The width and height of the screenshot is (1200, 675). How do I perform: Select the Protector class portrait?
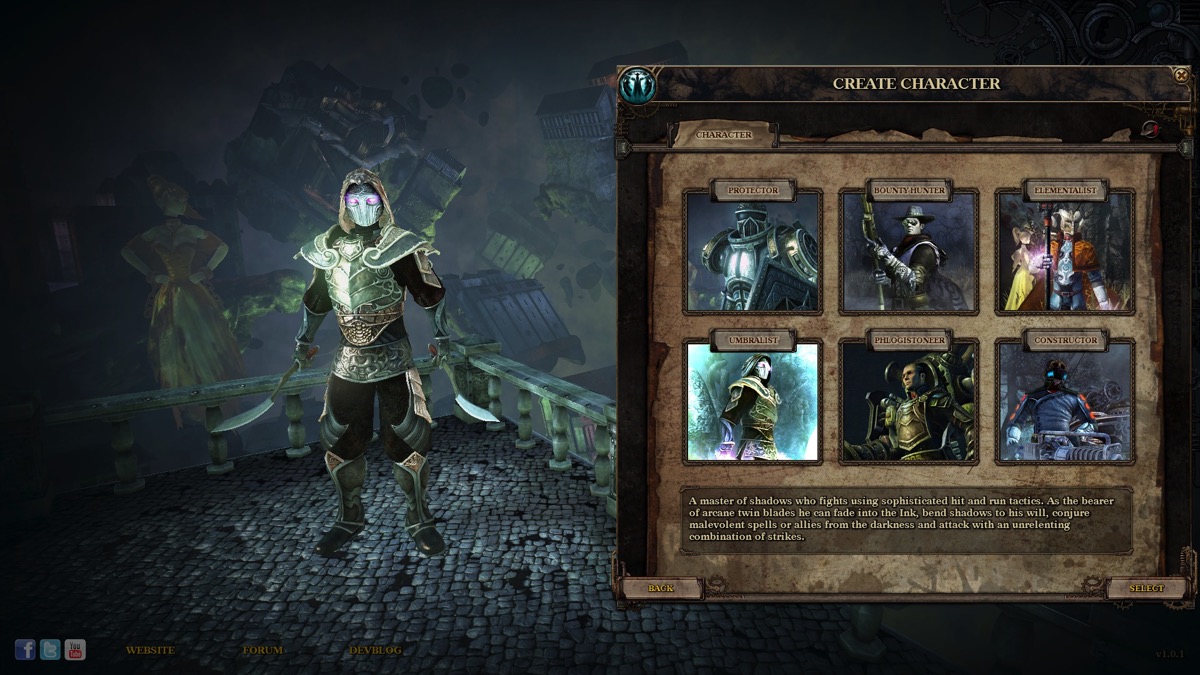(x=752, y=252)
